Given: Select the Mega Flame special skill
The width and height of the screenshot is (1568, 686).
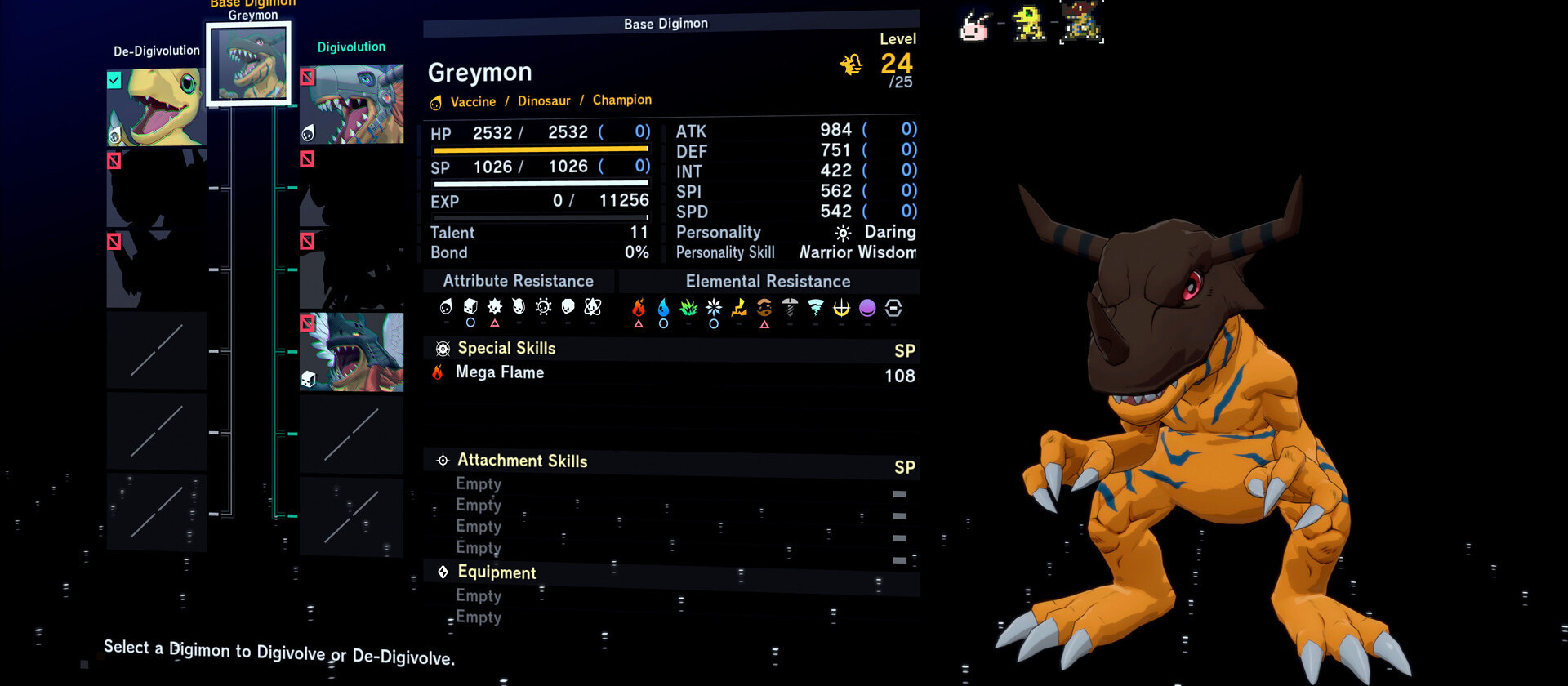Looking at the screenshot, I should [500, 372].
